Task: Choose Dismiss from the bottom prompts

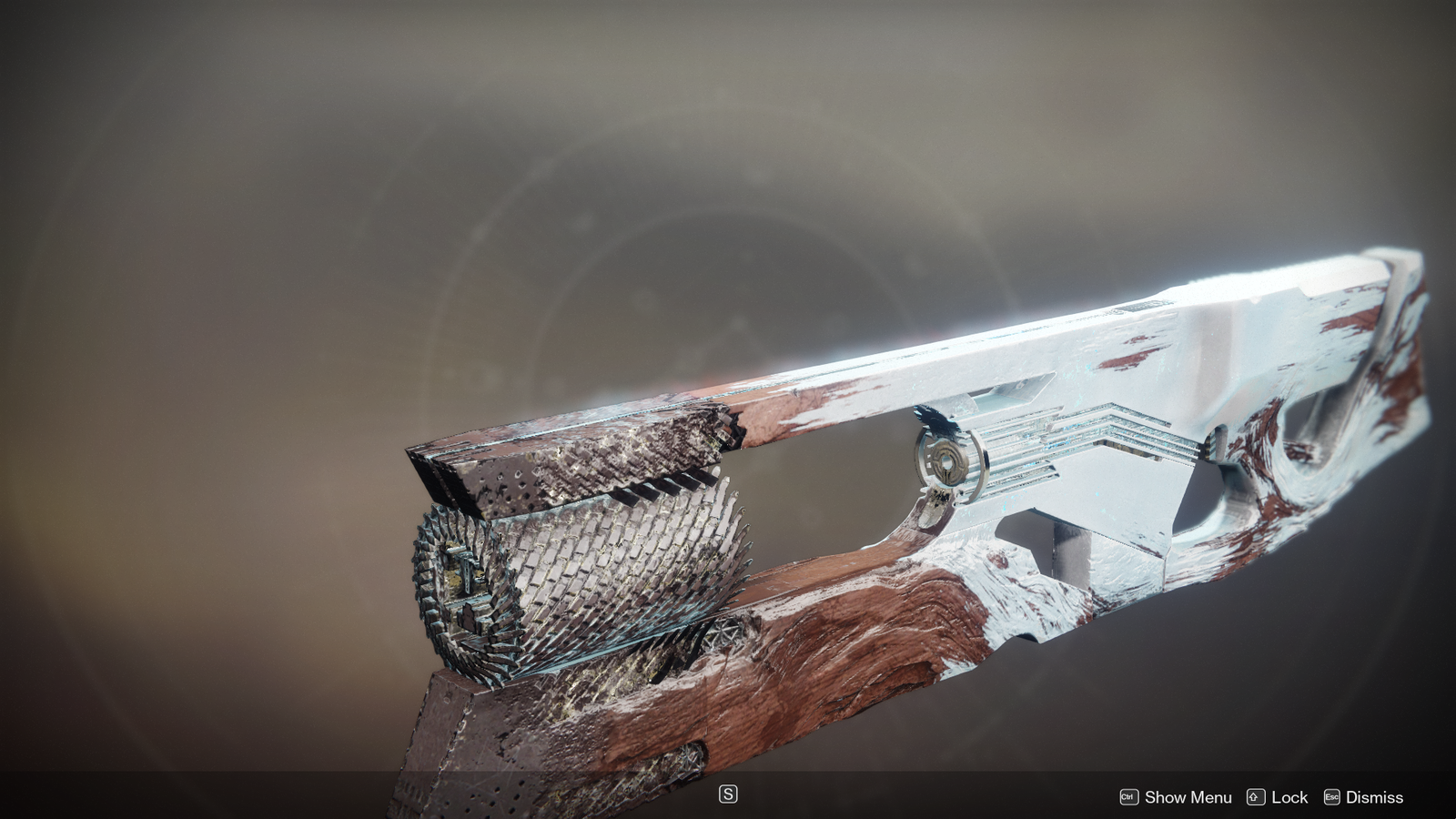Action: [x=1363, y=798]
